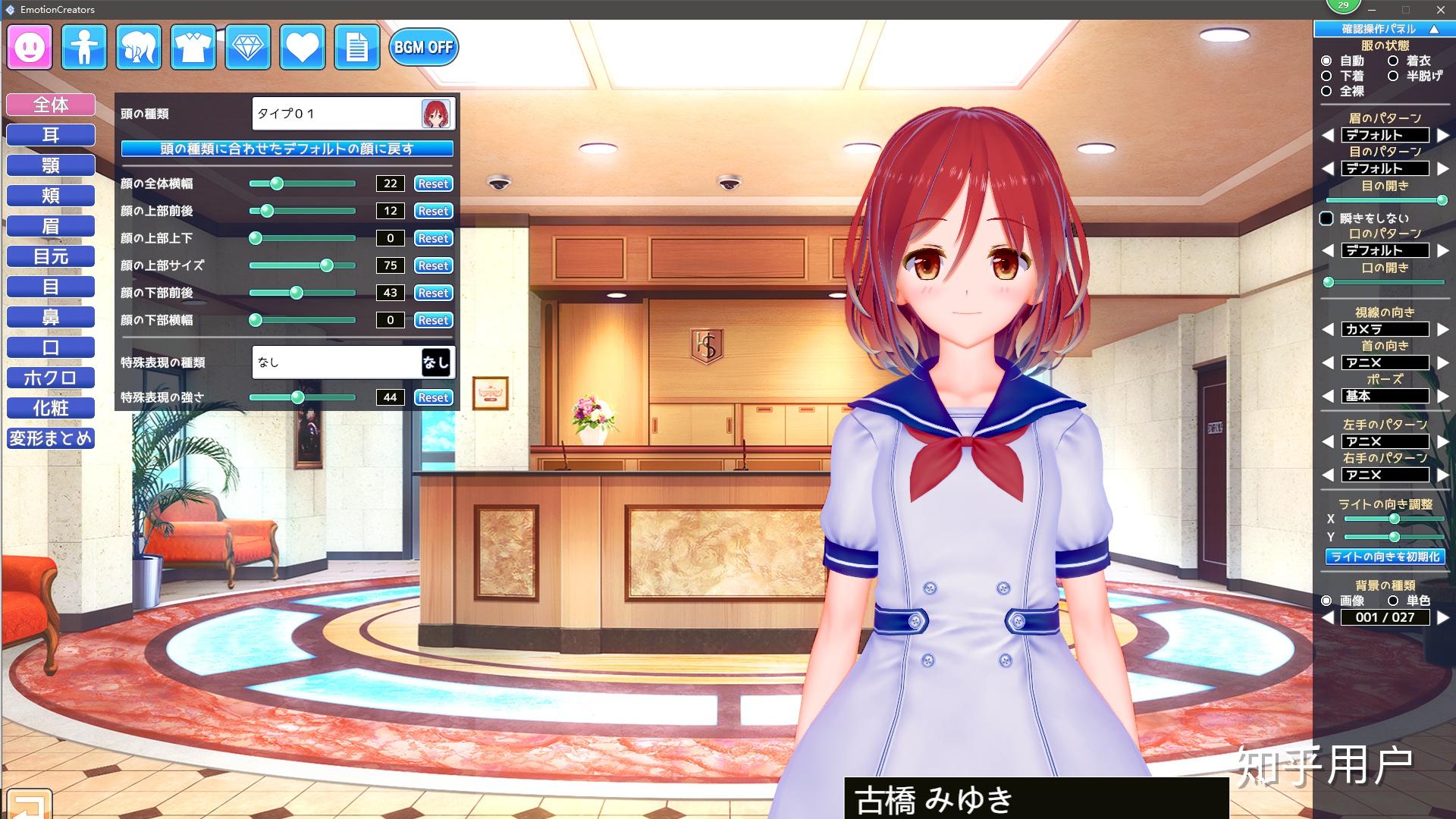Select the body customization icon

[83, 47]
